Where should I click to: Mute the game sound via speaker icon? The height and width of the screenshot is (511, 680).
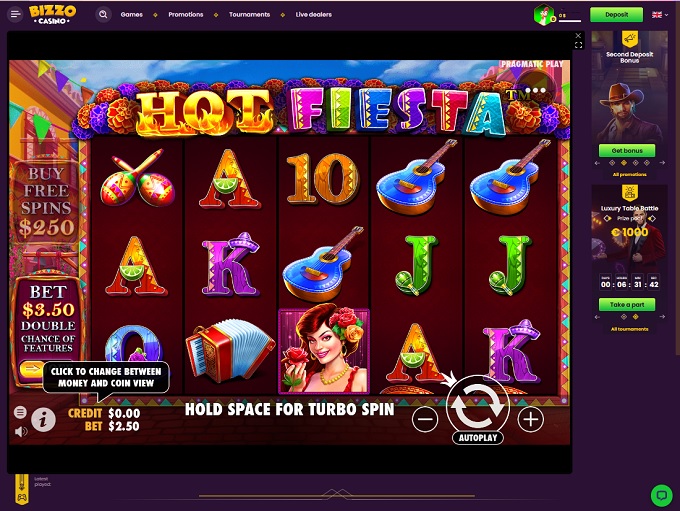20,432
